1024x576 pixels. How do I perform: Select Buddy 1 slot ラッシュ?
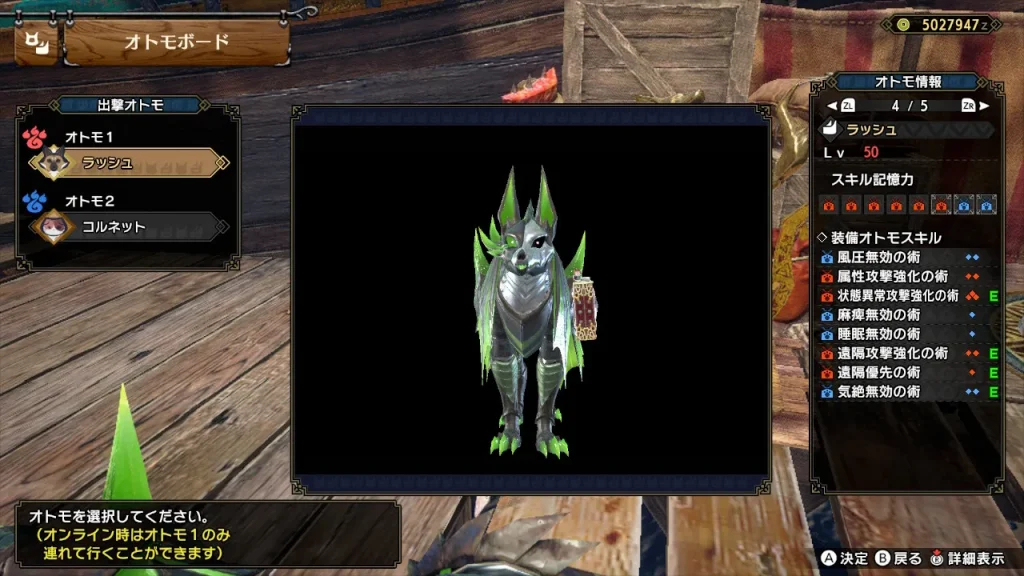[130, 163]
